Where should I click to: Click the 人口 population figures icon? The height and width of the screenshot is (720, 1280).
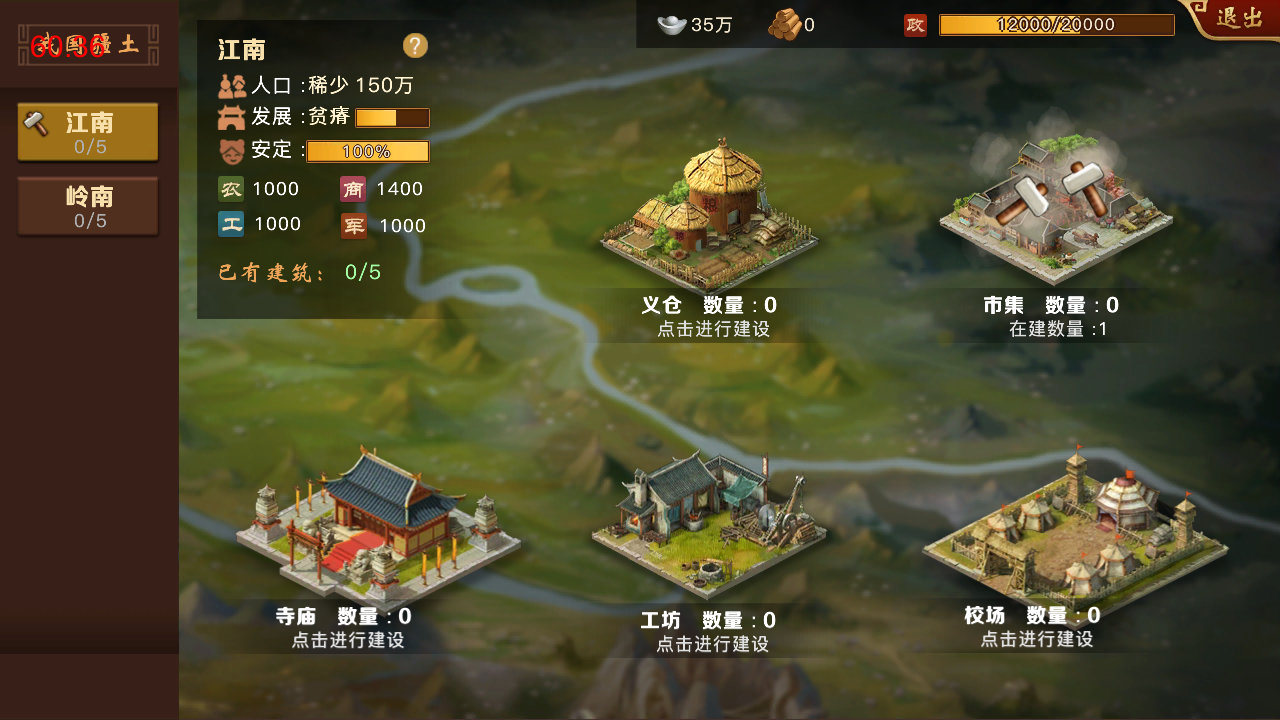coord(229,85)
